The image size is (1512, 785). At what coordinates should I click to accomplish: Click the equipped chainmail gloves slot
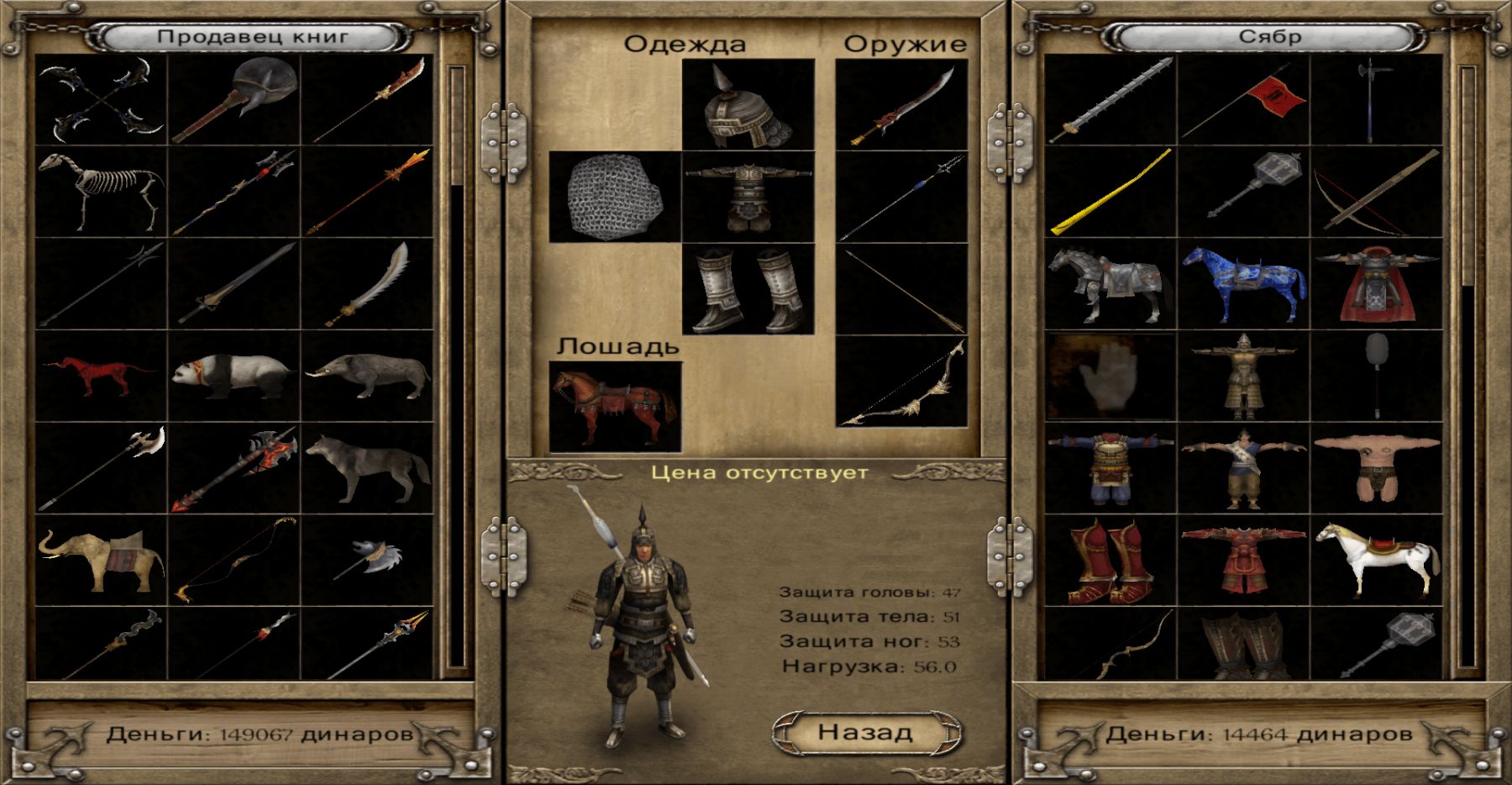(615, 197)
